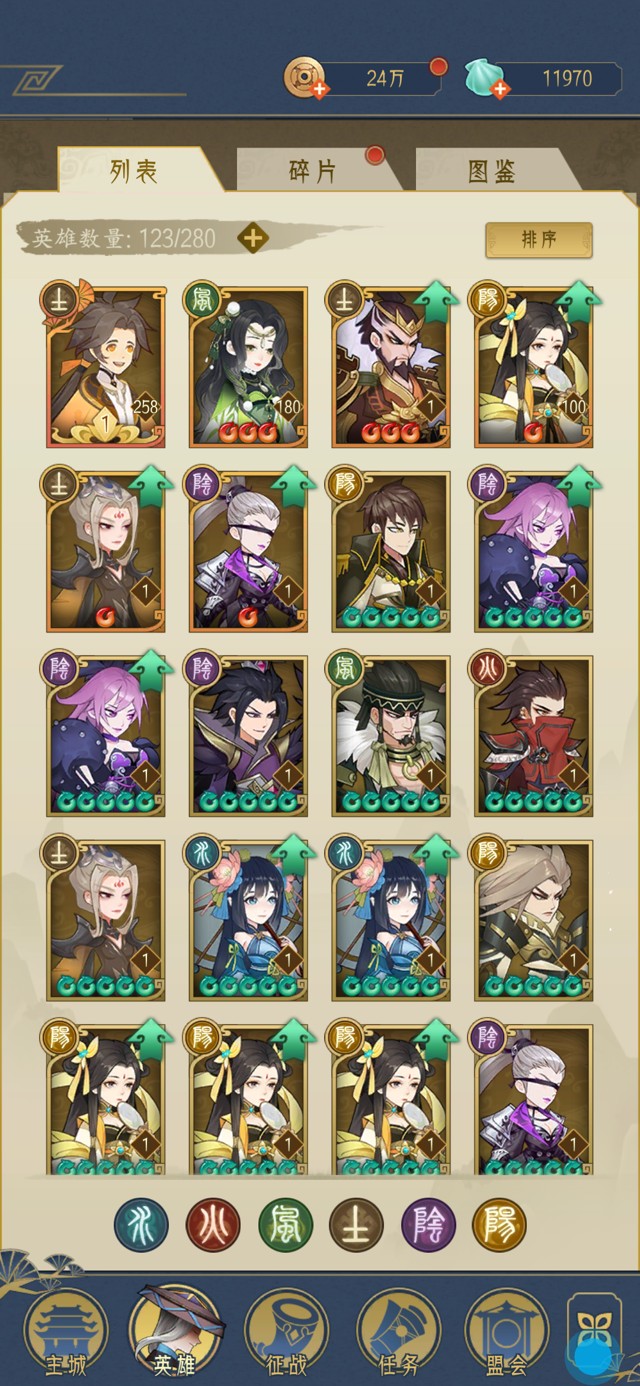640x1386 pixels.
Task: Select the 列表 tab
Action: (133, 170)
